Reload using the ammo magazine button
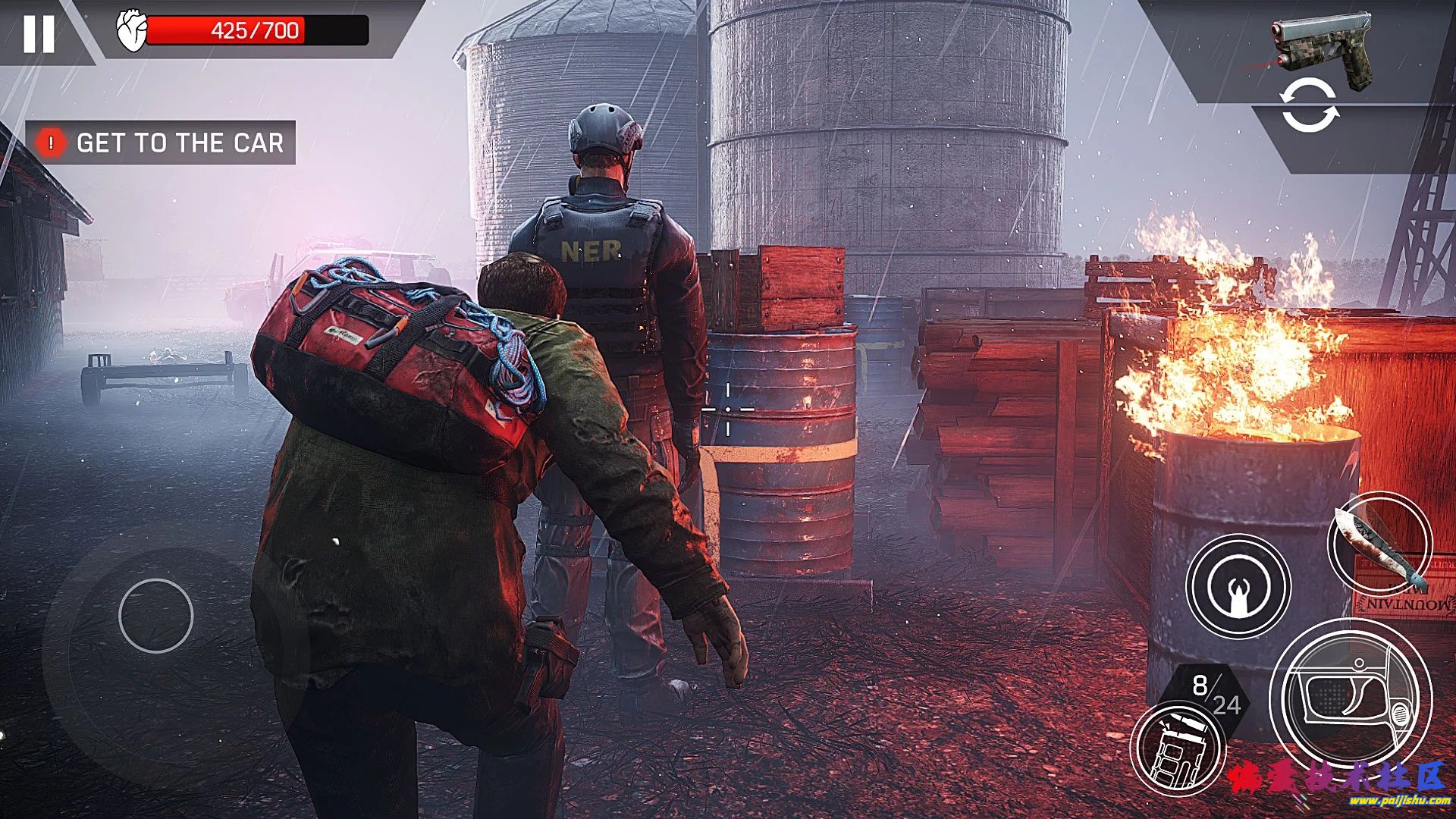 pyautogui.click(x=1177, y=749)
